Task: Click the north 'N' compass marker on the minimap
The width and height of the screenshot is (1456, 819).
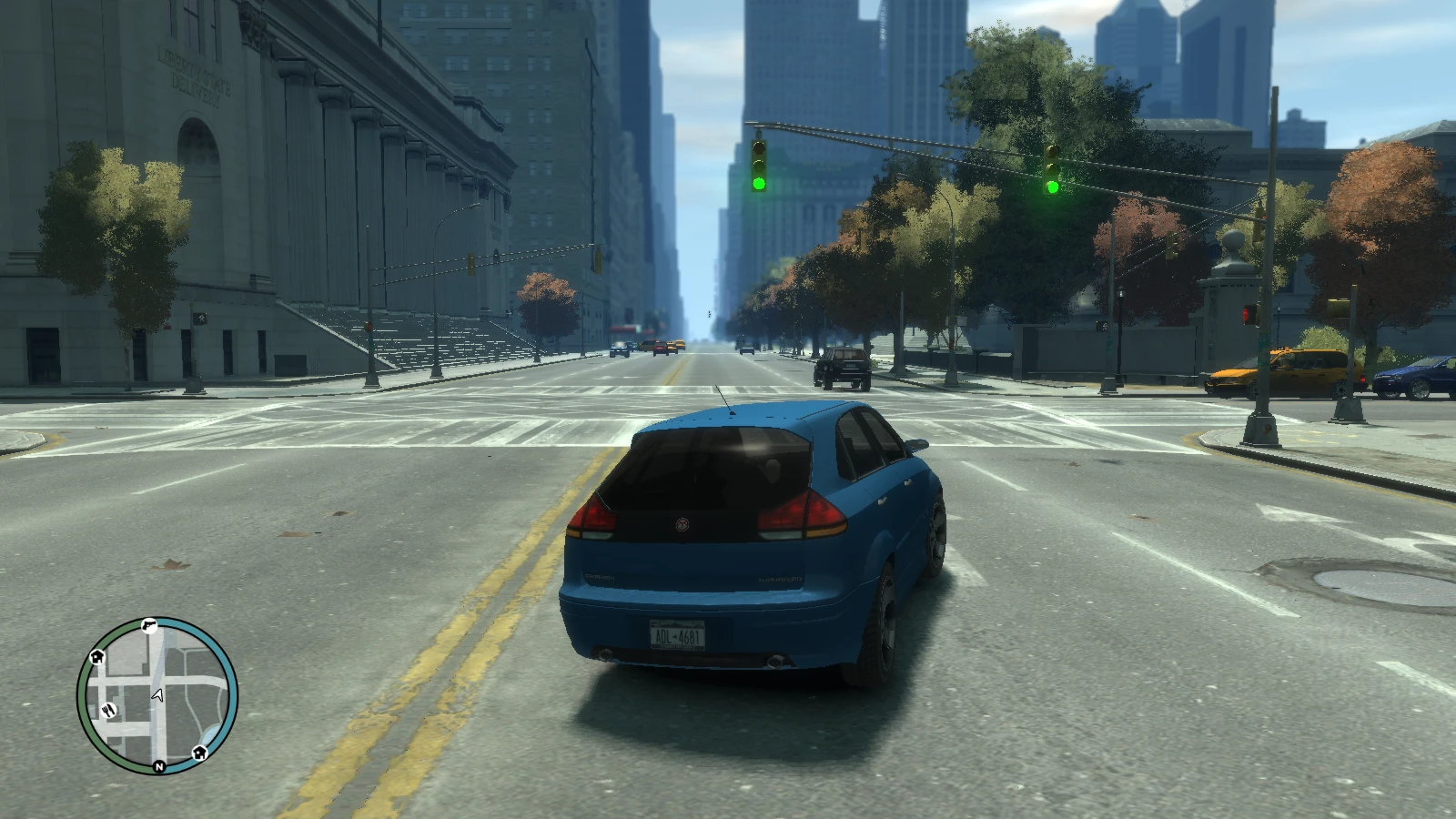Action: coord(158,767)
